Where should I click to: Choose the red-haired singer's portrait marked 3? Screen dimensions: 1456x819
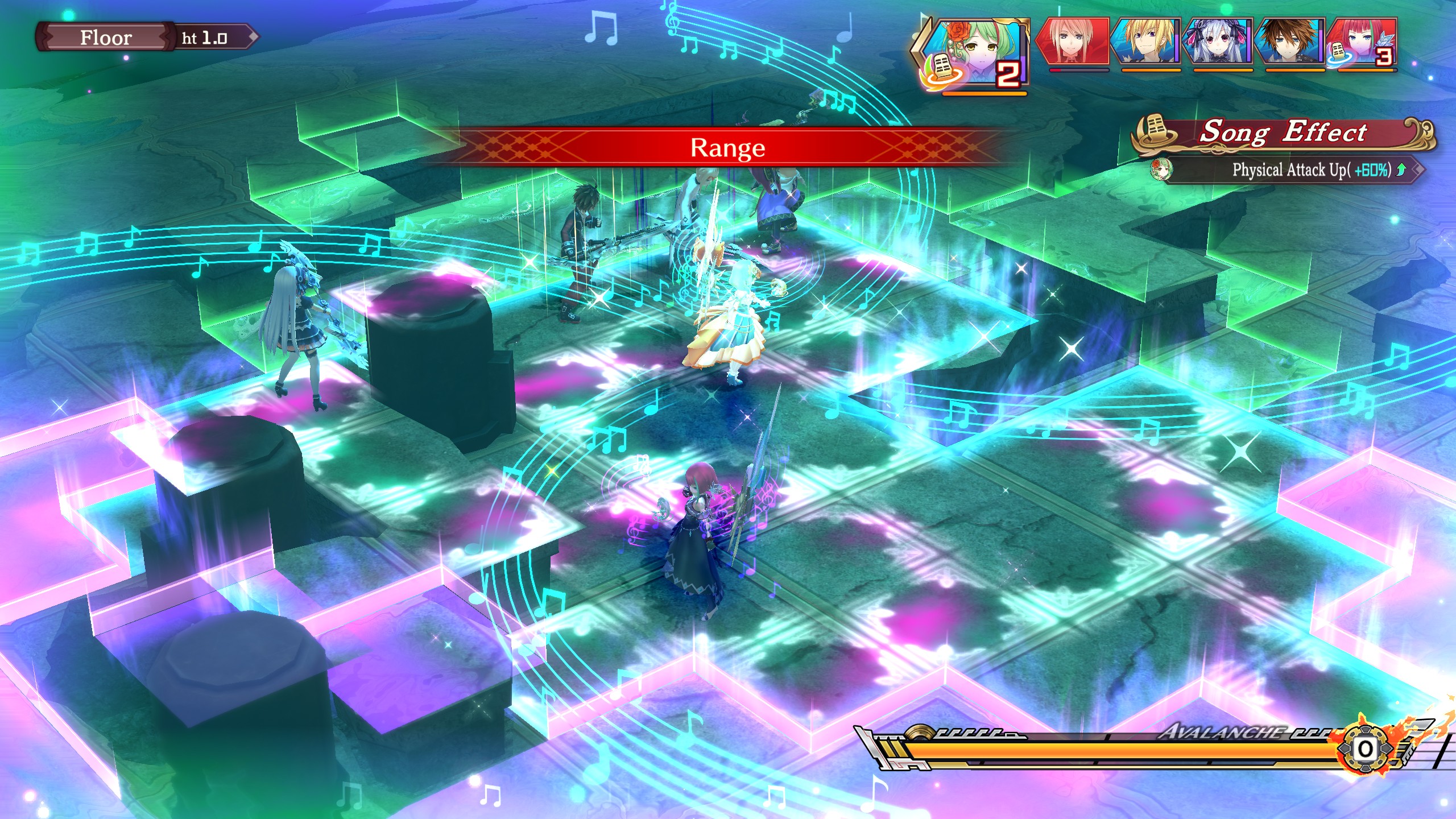(x=1364, y=41)
